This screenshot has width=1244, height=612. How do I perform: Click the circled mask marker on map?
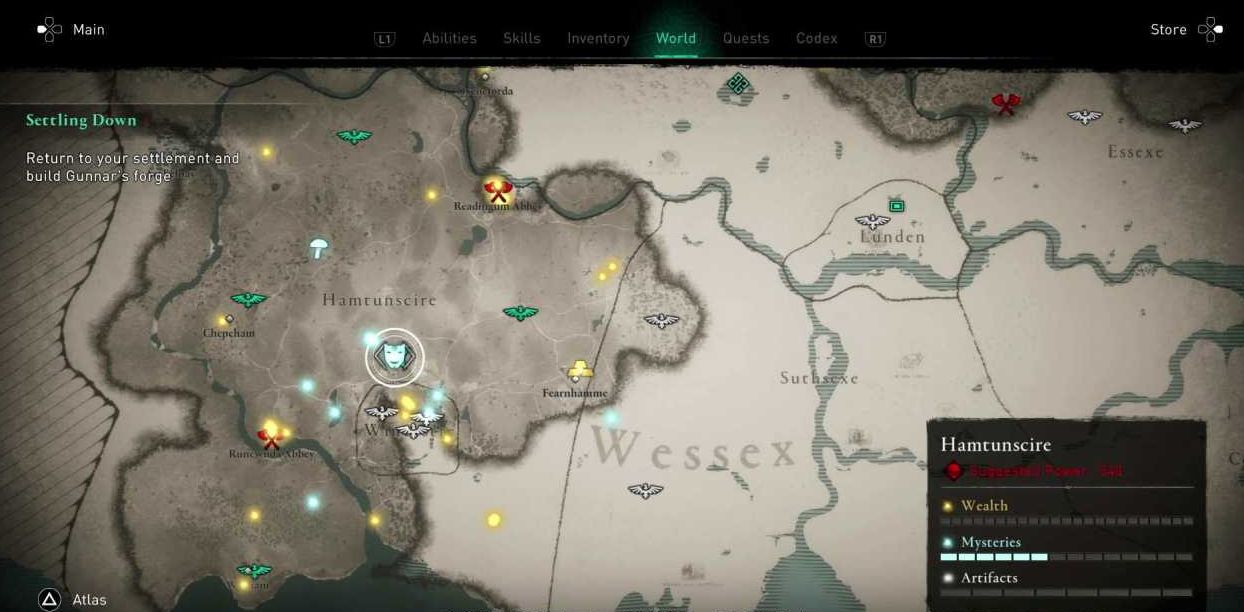tap(394, 357)
